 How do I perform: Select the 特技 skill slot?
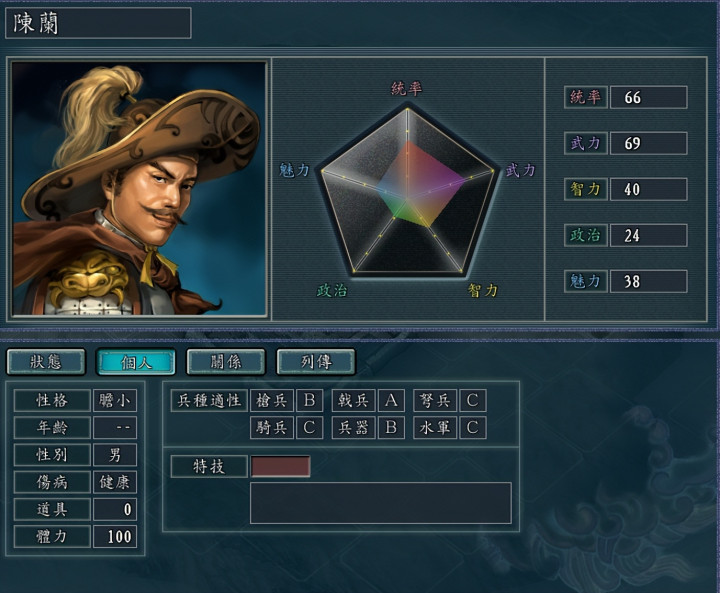[280, 467]
